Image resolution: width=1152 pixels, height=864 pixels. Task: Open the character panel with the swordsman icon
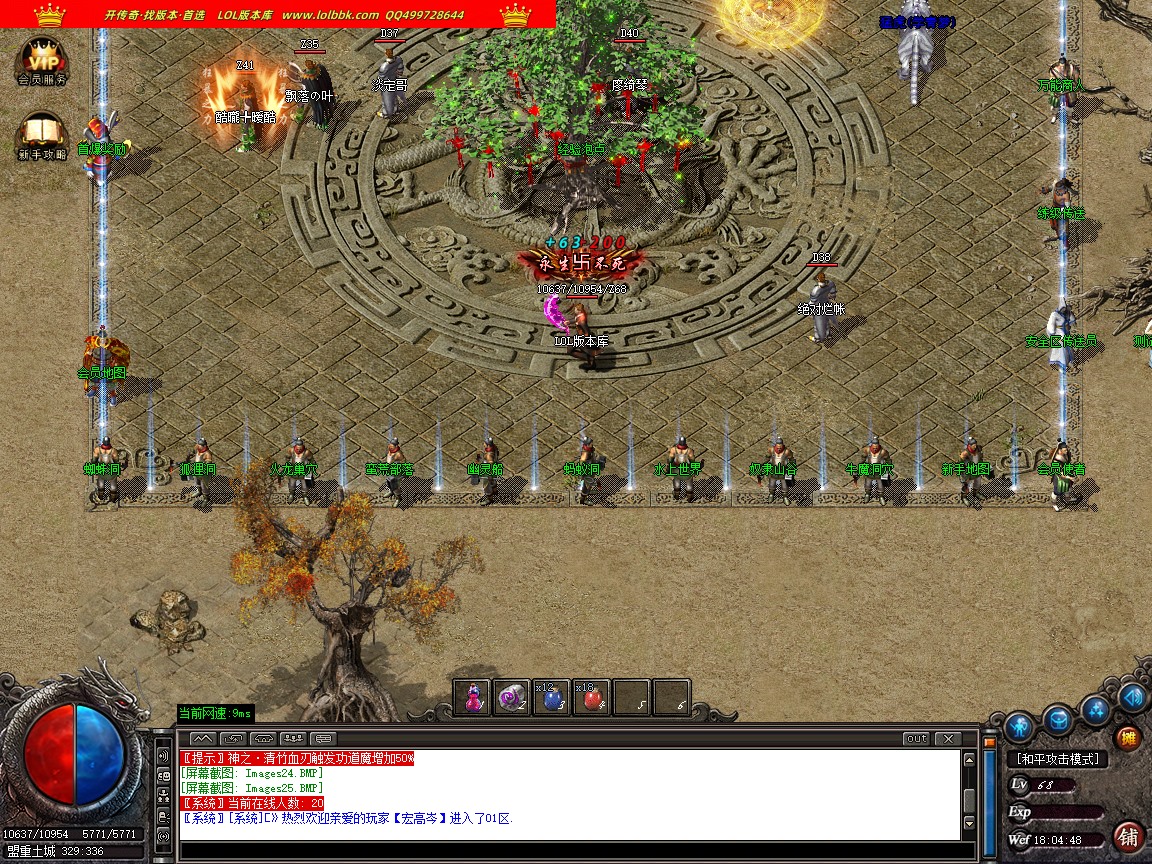[x=1019, y=725]
